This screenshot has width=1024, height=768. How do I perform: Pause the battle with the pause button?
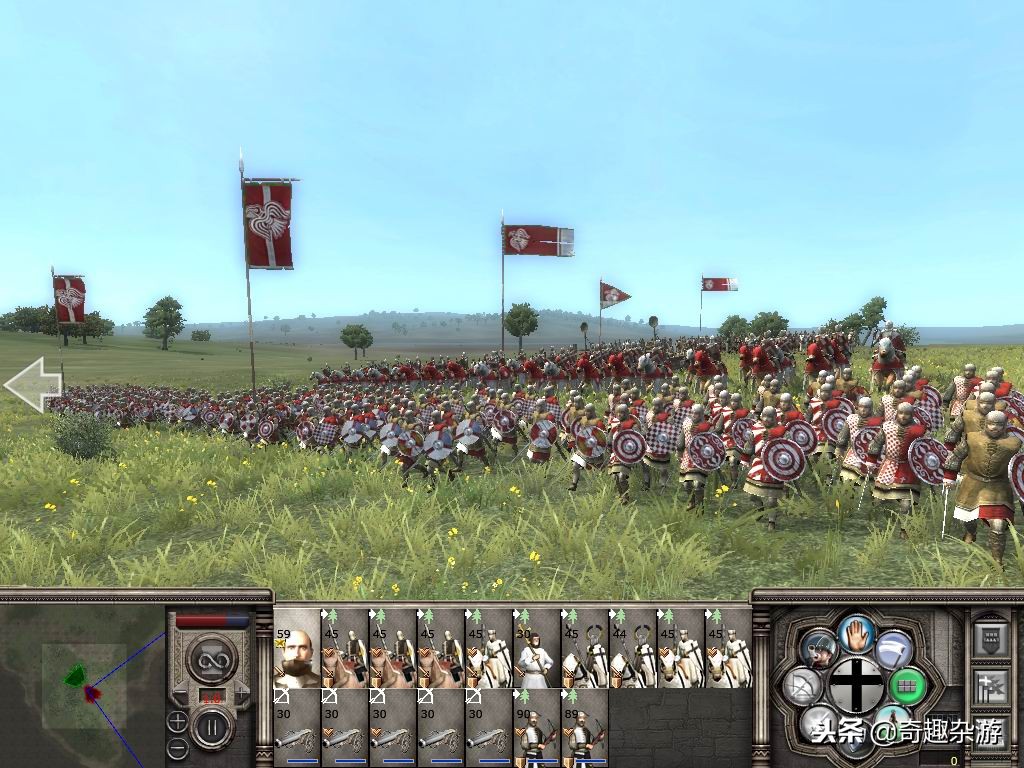[x=212, y=727]
